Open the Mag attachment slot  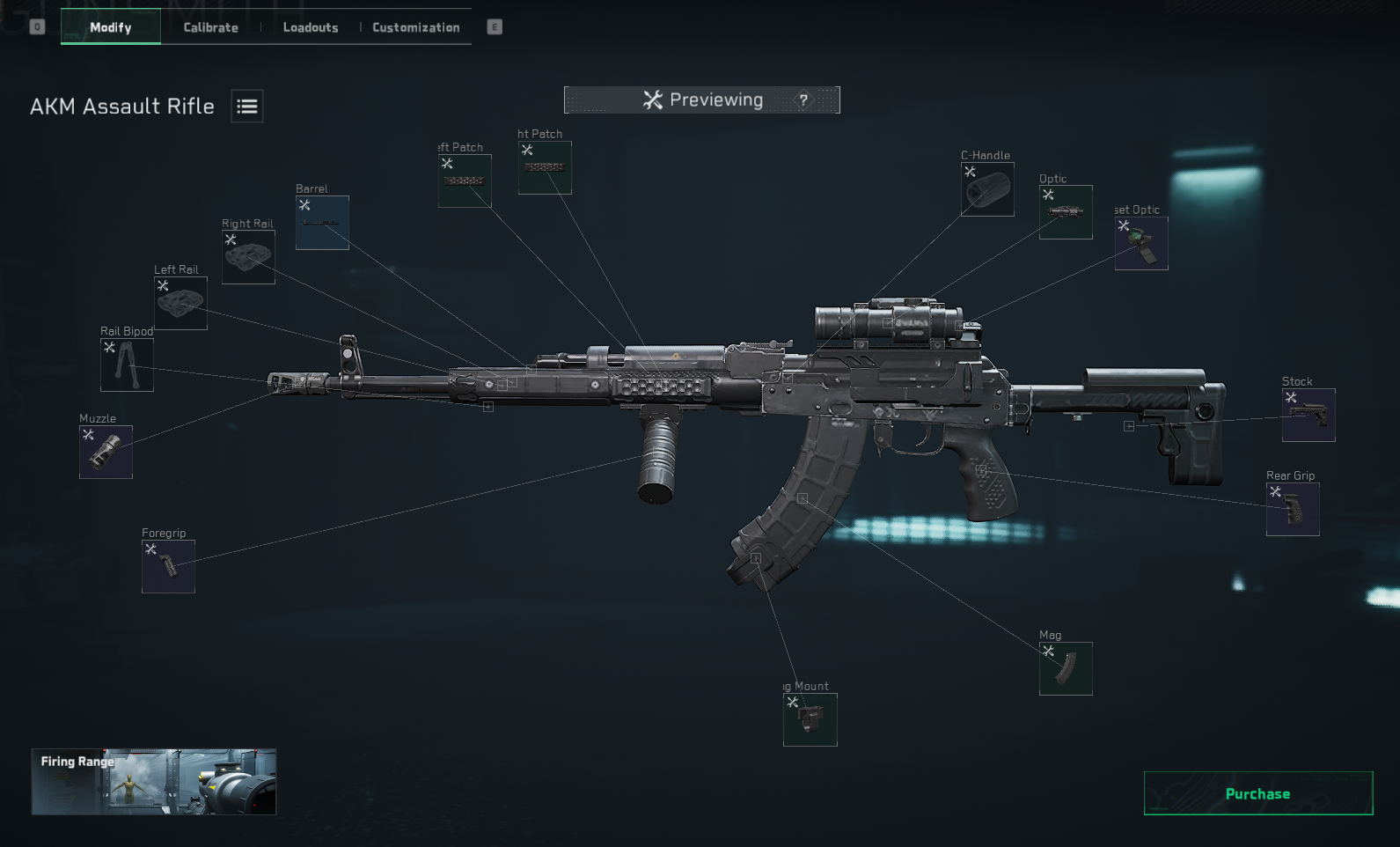coord(1066,668)
